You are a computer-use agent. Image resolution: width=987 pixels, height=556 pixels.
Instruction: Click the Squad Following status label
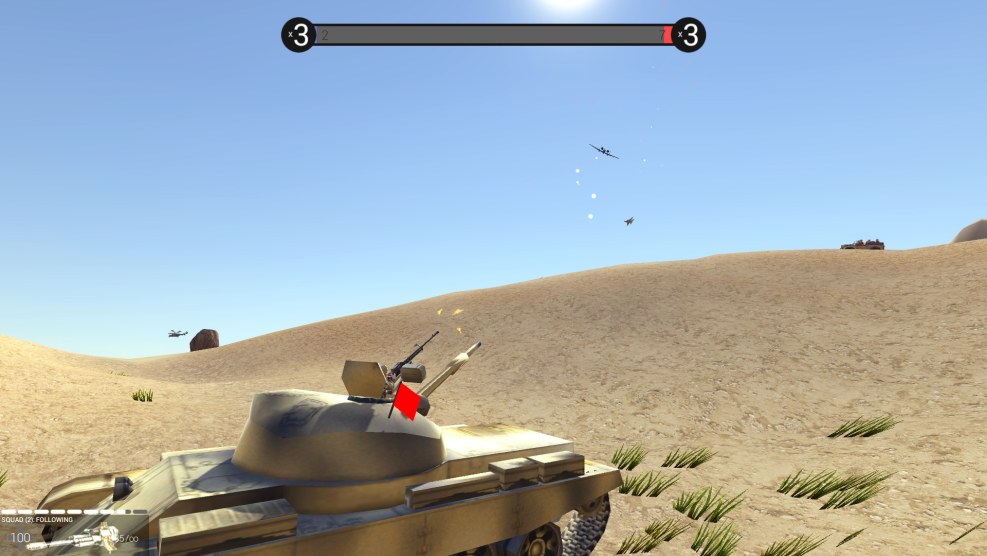click(x=37, y=520)
